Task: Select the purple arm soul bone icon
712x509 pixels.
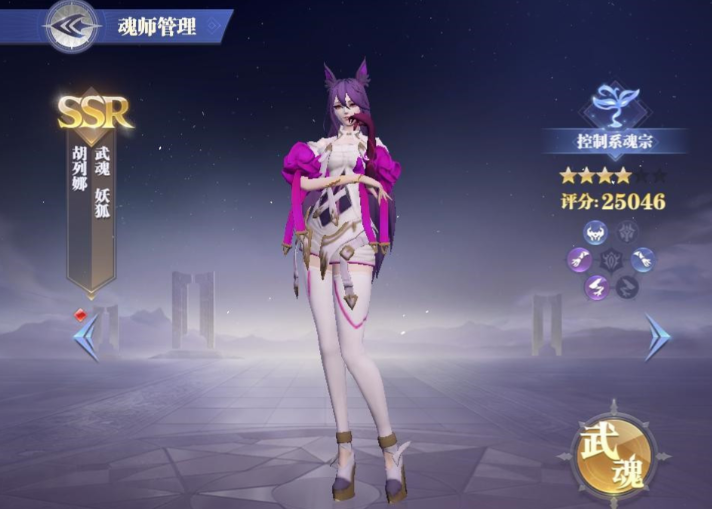Action: pyautogui.click(x=580, y=261)
